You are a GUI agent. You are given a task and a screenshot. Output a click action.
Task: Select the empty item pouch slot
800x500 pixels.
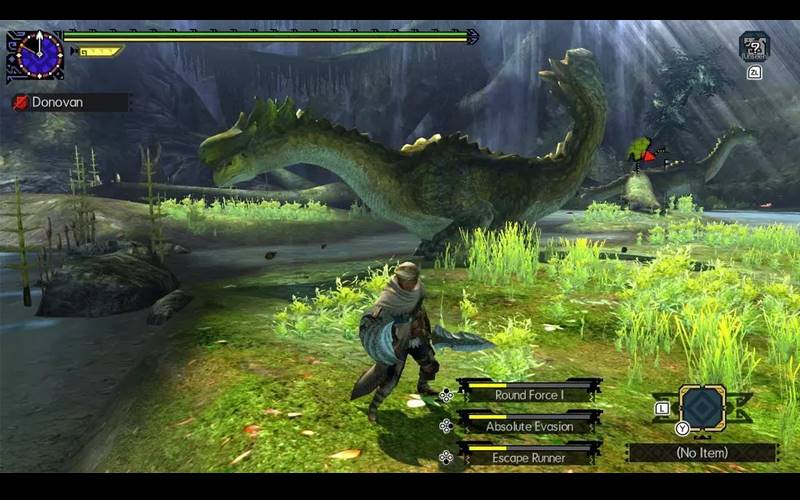point(702,407)
